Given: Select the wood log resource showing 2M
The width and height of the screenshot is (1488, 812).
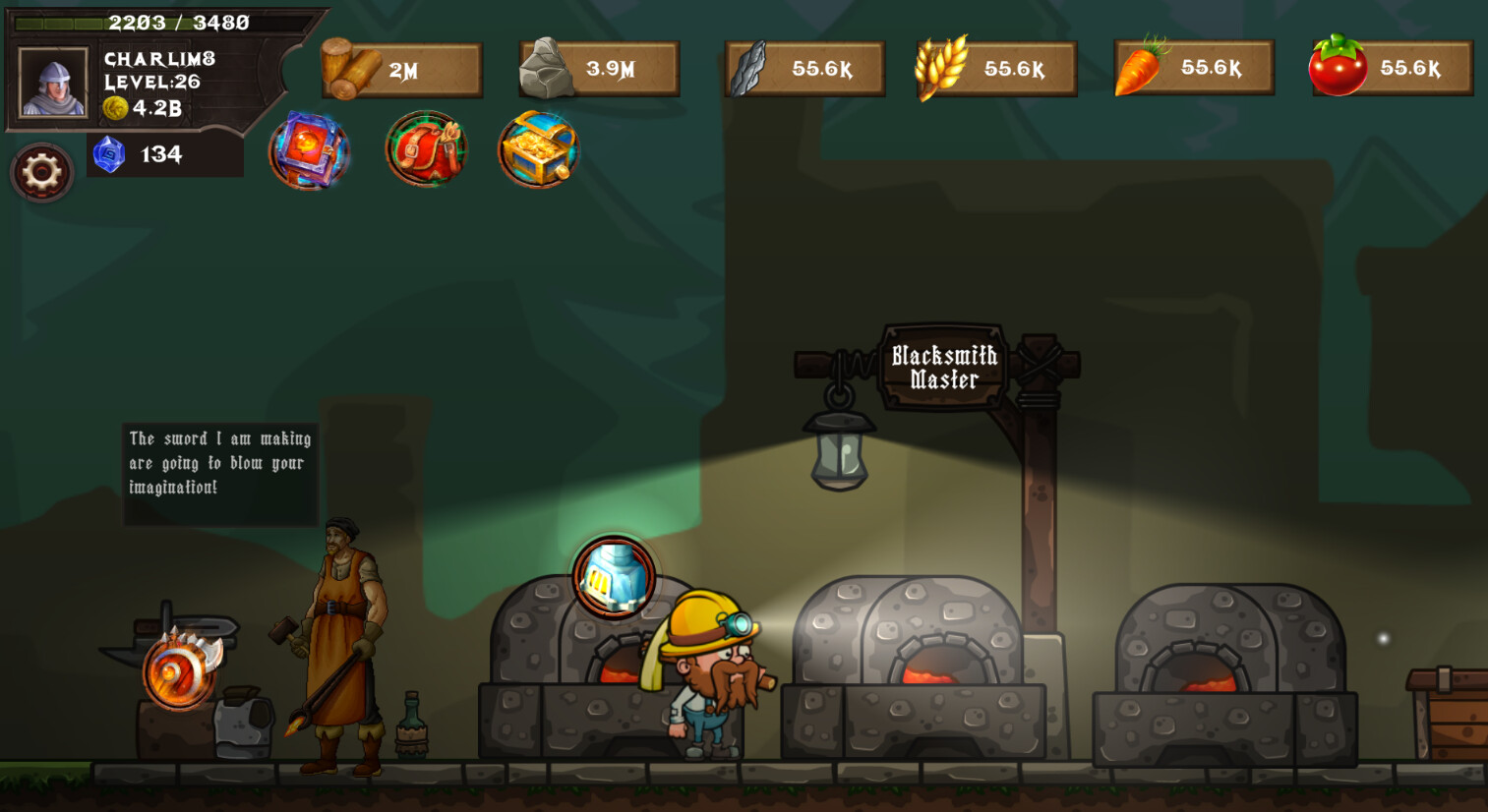Looking at the screenshot, I should pos(401,67).
